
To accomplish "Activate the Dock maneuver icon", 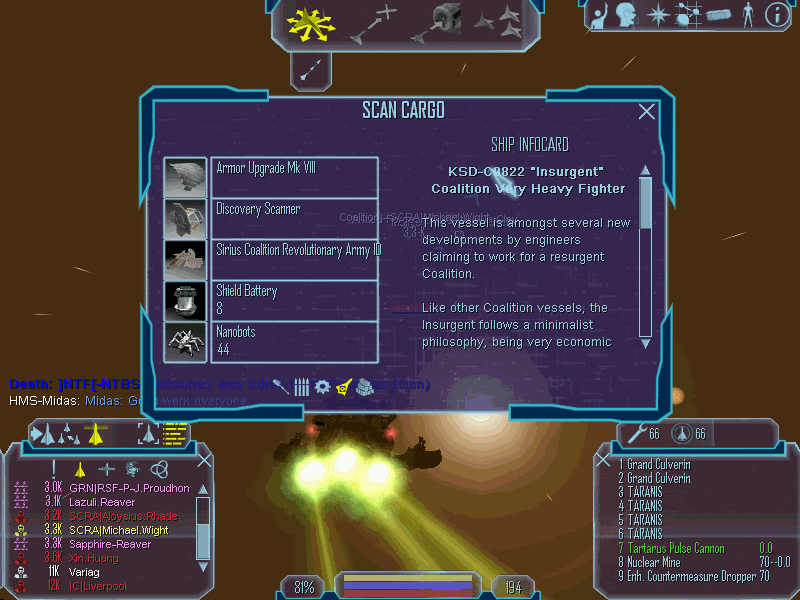I will [440, 21].
